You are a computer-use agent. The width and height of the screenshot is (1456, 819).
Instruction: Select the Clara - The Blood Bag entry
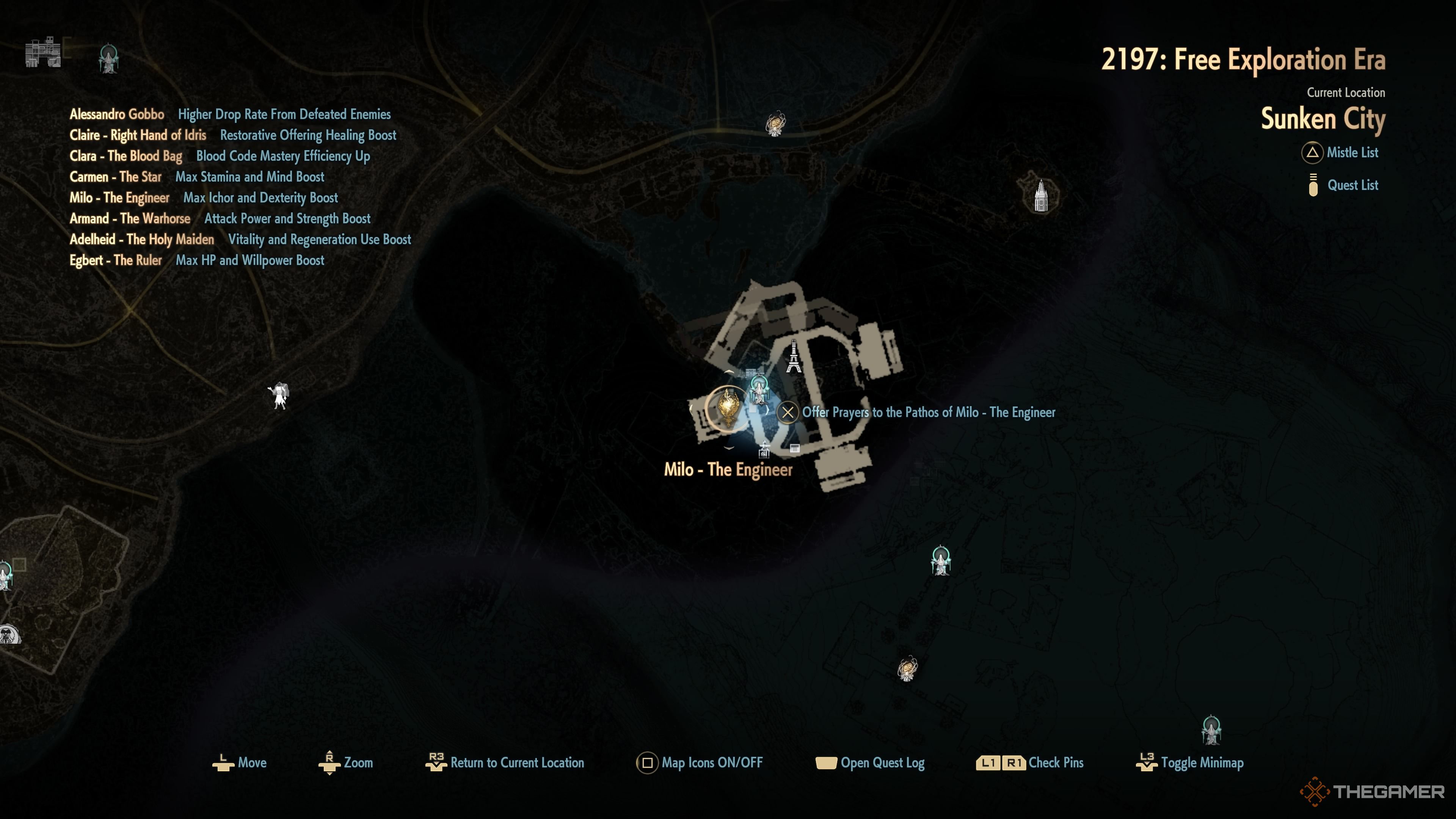[126, 156]
